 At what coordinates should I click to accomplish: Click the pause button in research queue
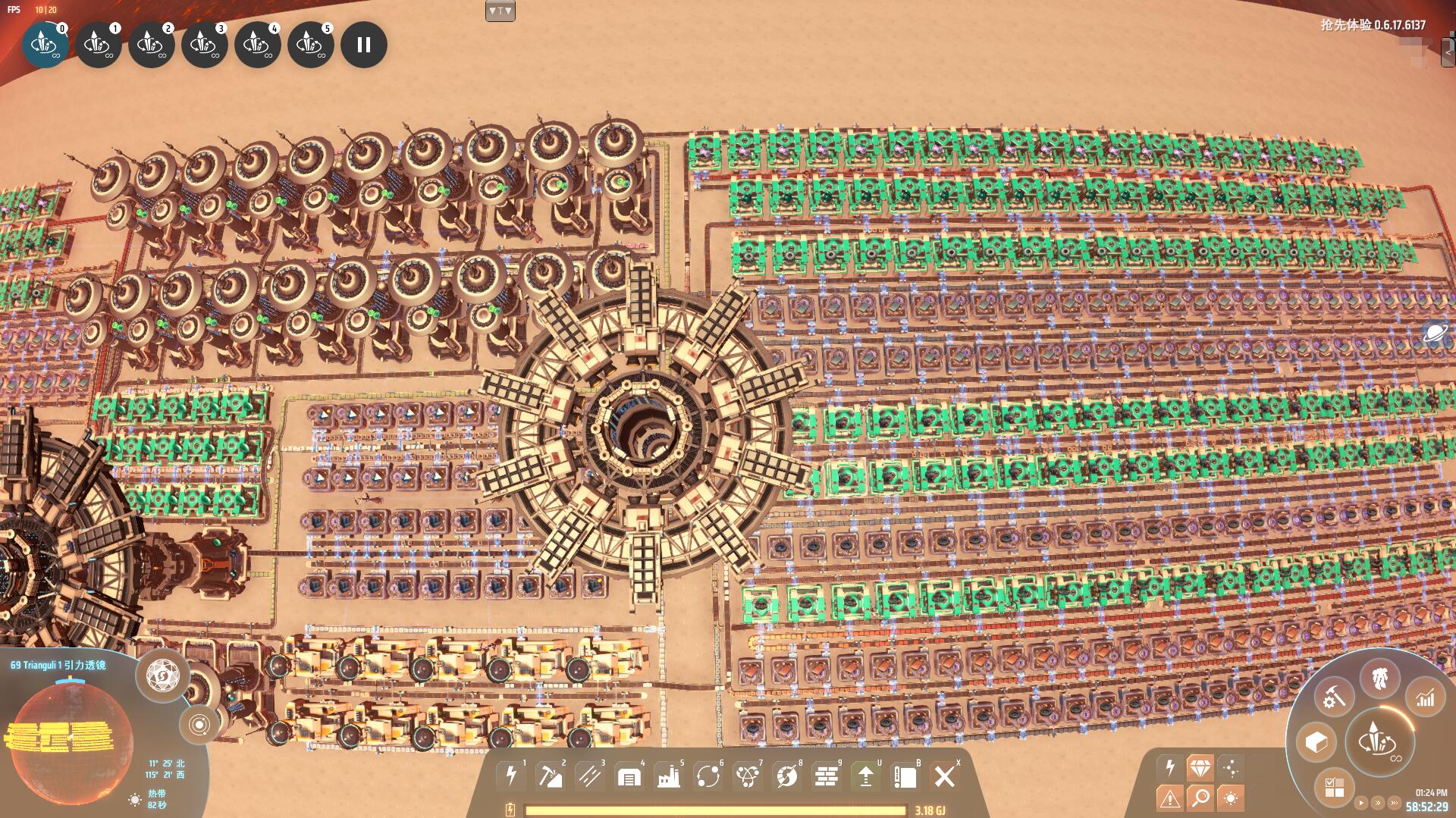pos(364,45)
